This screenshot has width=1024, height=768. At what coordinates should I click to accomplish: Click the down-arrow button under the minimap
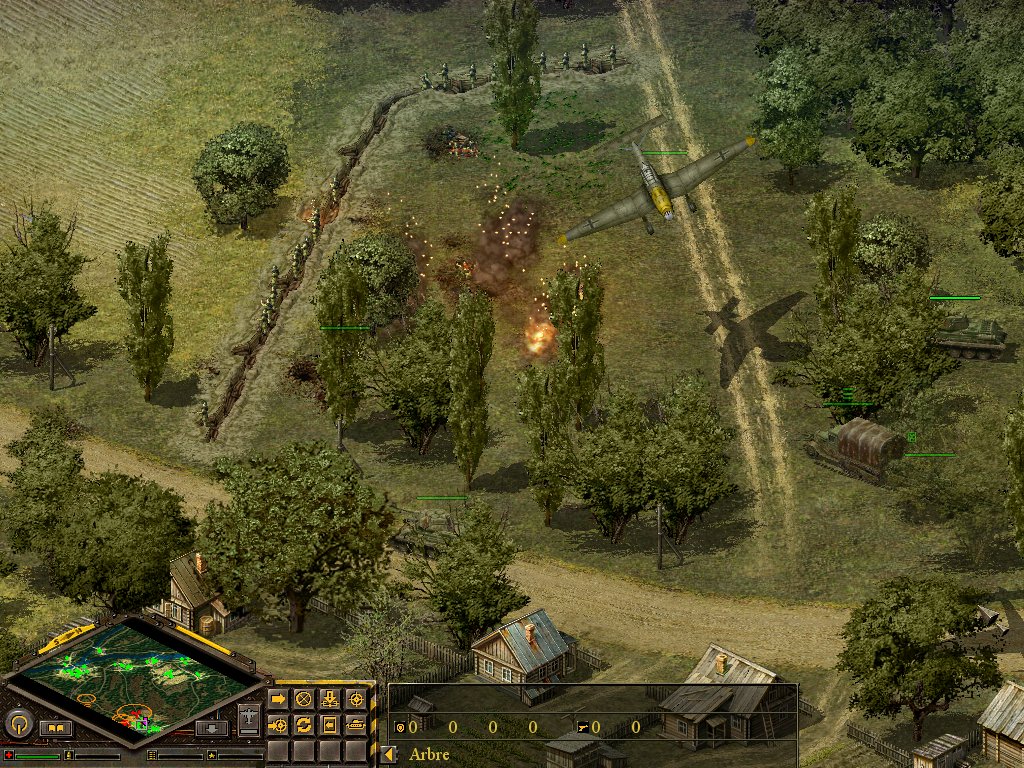coord(212,728)
